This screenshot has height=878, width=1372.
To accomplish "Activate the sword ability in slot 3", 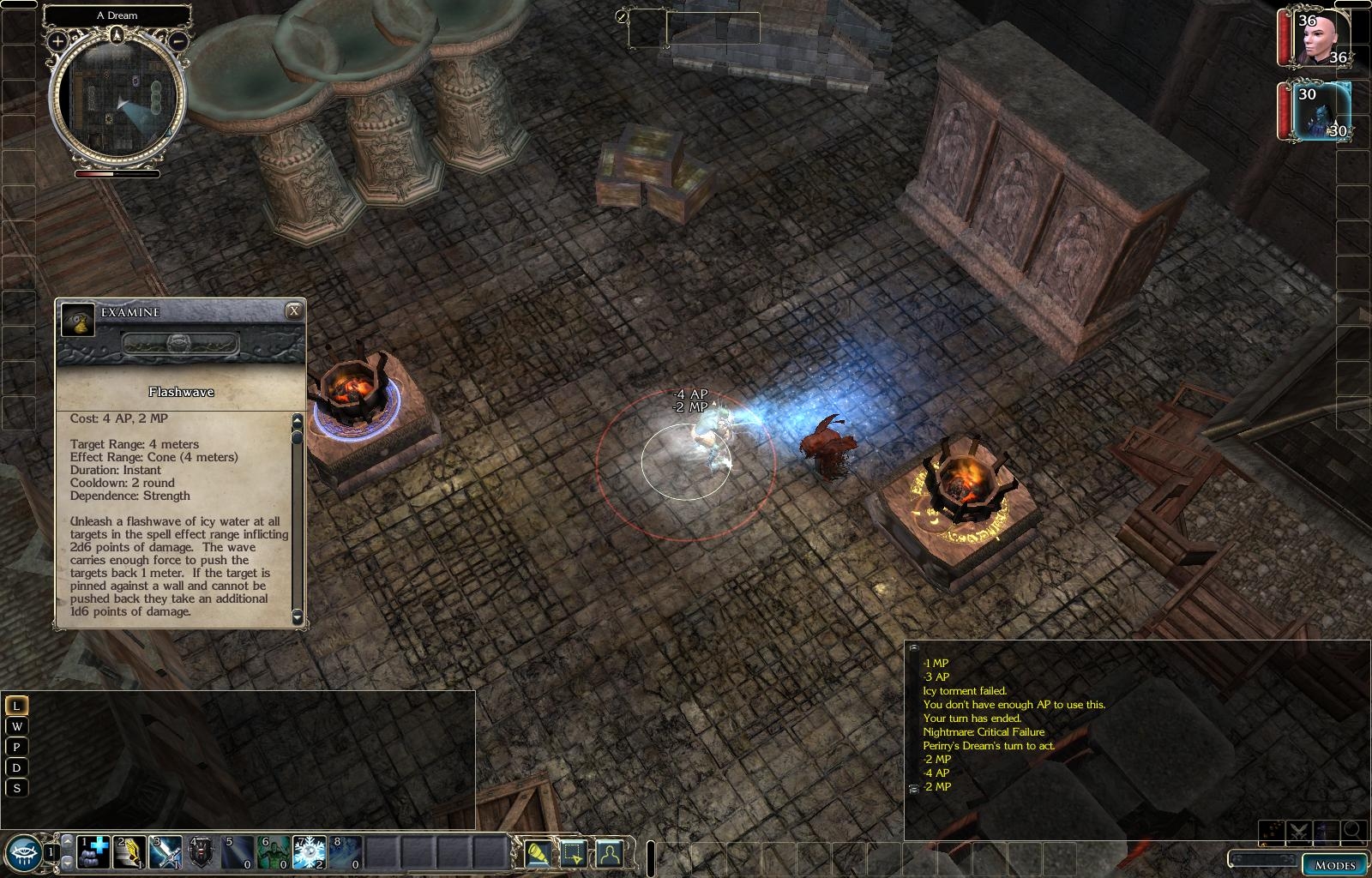I will coord(165,852).
